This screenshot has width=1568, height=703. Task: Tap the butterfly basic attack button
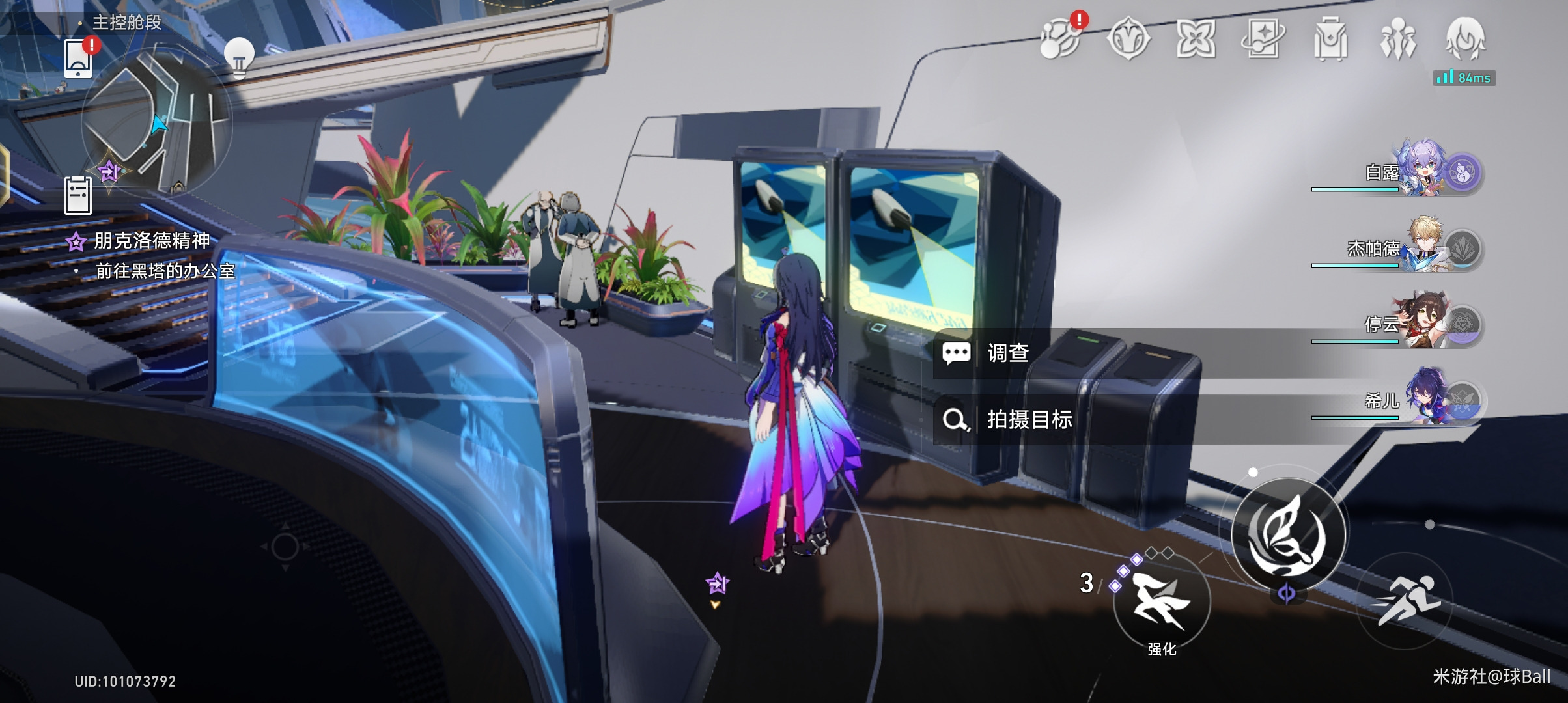1289,535
